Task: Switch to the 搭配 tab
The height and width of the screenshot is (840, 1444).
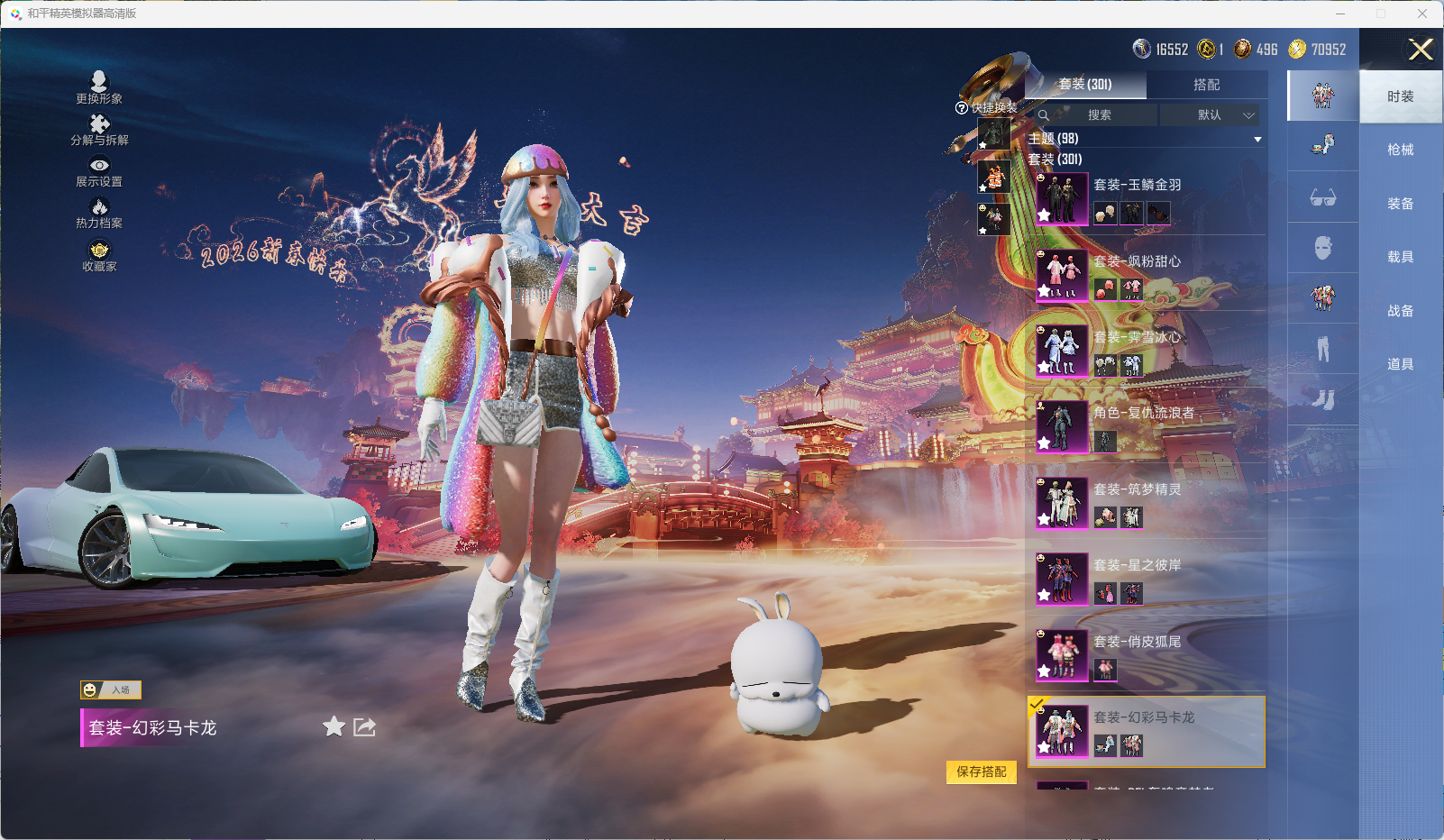Action: (x=1206, y=85)
